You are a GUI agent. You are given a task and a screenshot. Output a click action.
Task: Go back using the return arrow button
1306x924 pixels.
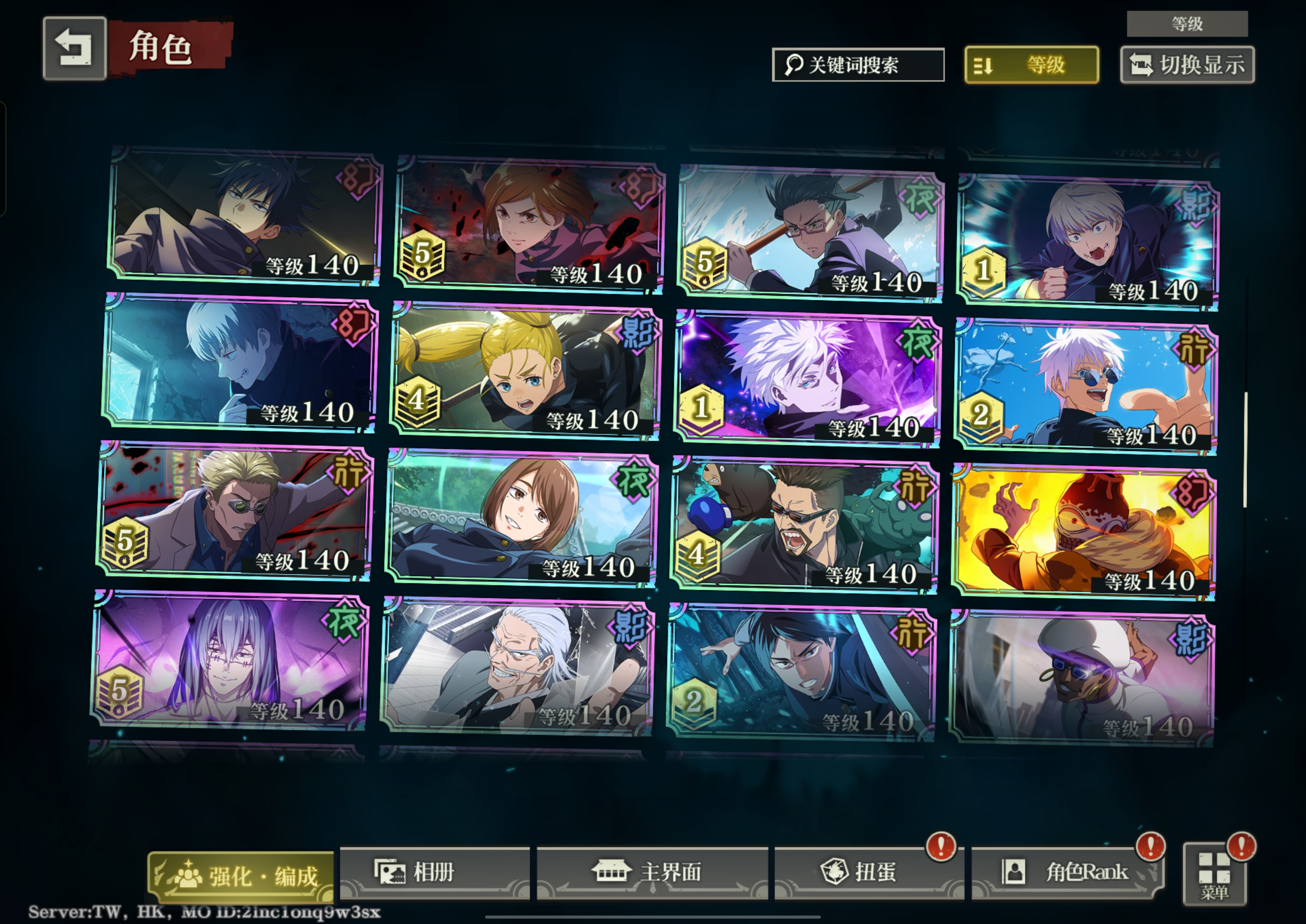pyautogui.click(x=74, y=49)
